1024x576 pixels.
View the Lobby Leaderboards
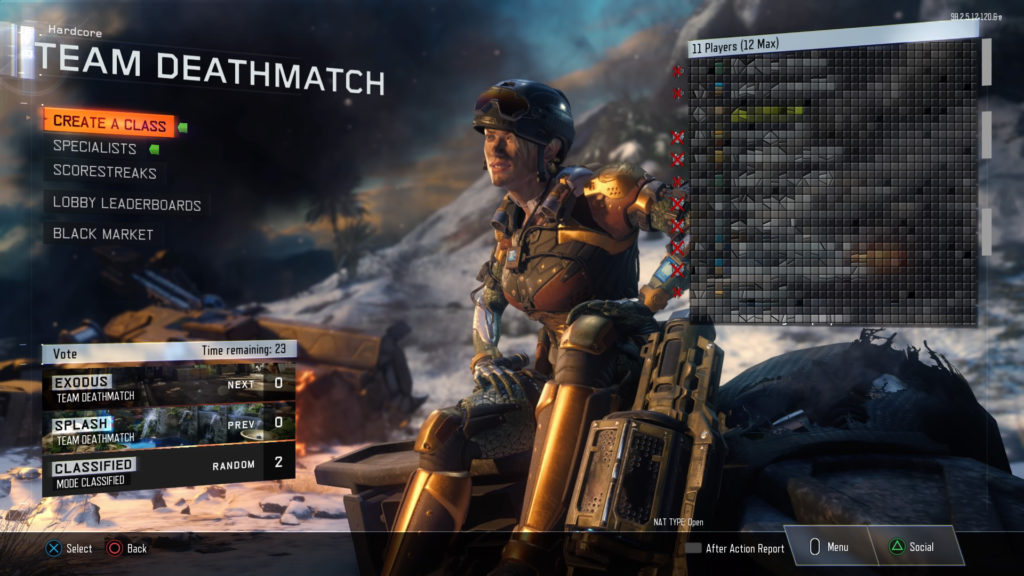click(x=127, y=205)
